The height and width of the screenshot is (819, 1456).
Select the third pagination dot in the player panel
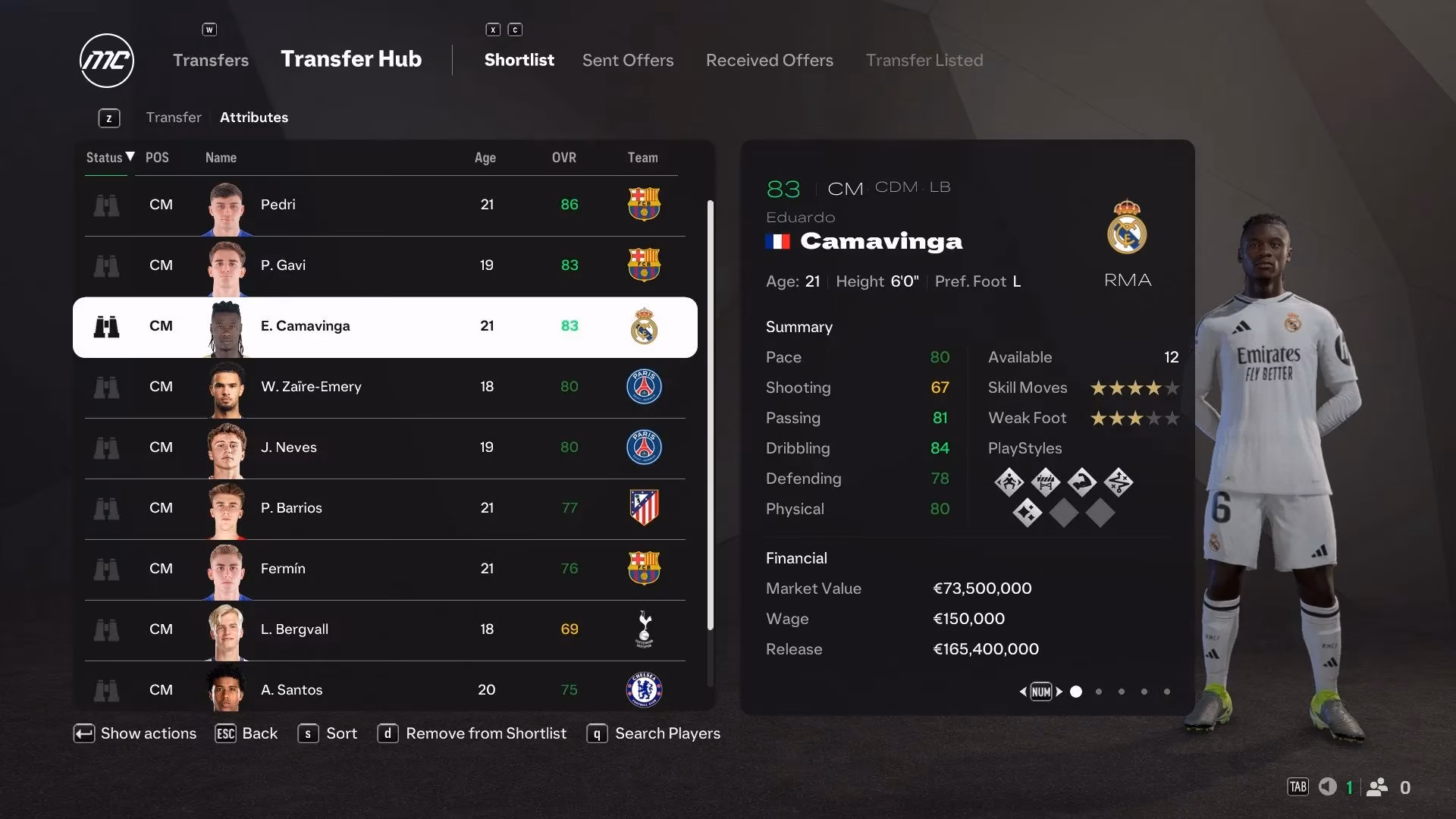[1121, 692]
